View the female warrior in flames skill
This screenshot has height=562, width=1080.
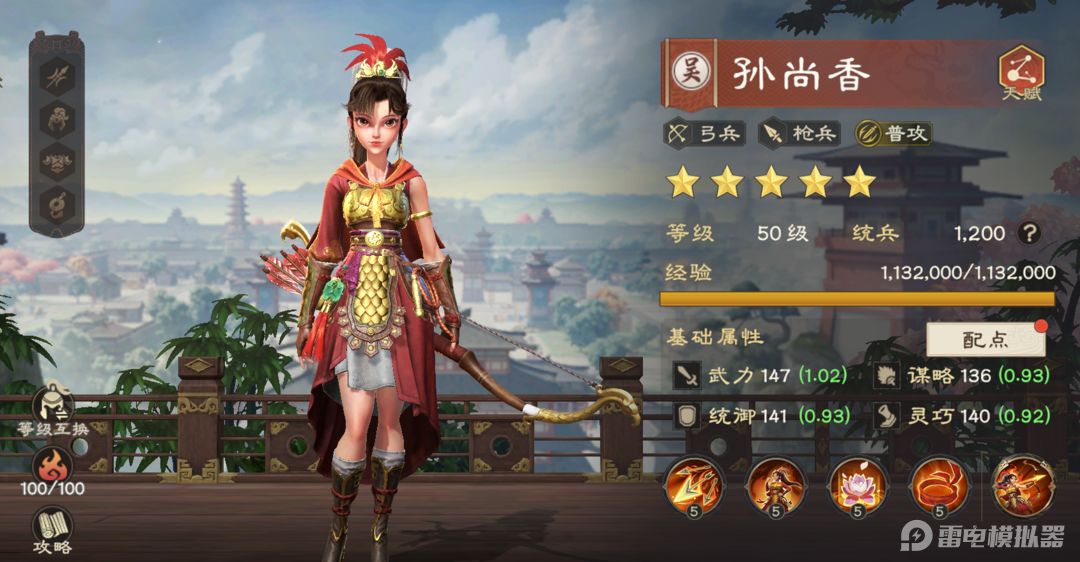tap(774, 485)
